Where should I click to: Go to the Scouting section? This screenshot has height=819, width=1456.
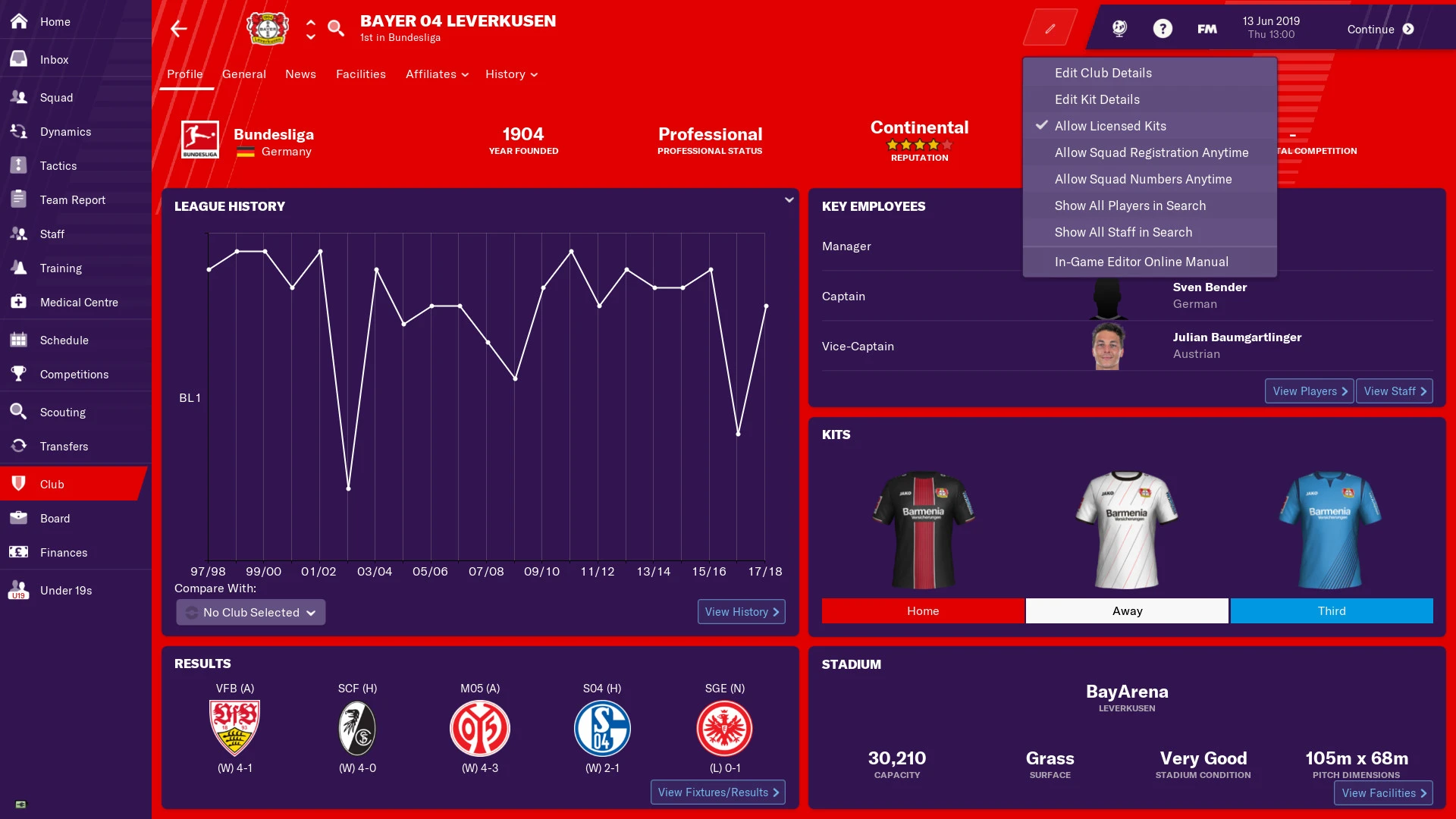coord(61,412)
